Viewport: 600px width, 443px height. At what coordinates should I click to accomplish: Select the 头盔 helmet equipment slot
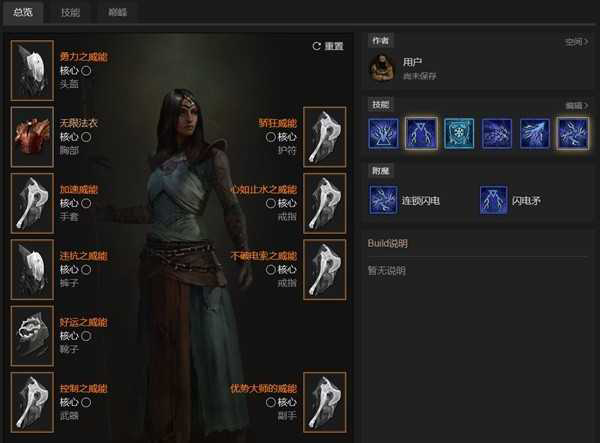32,70
